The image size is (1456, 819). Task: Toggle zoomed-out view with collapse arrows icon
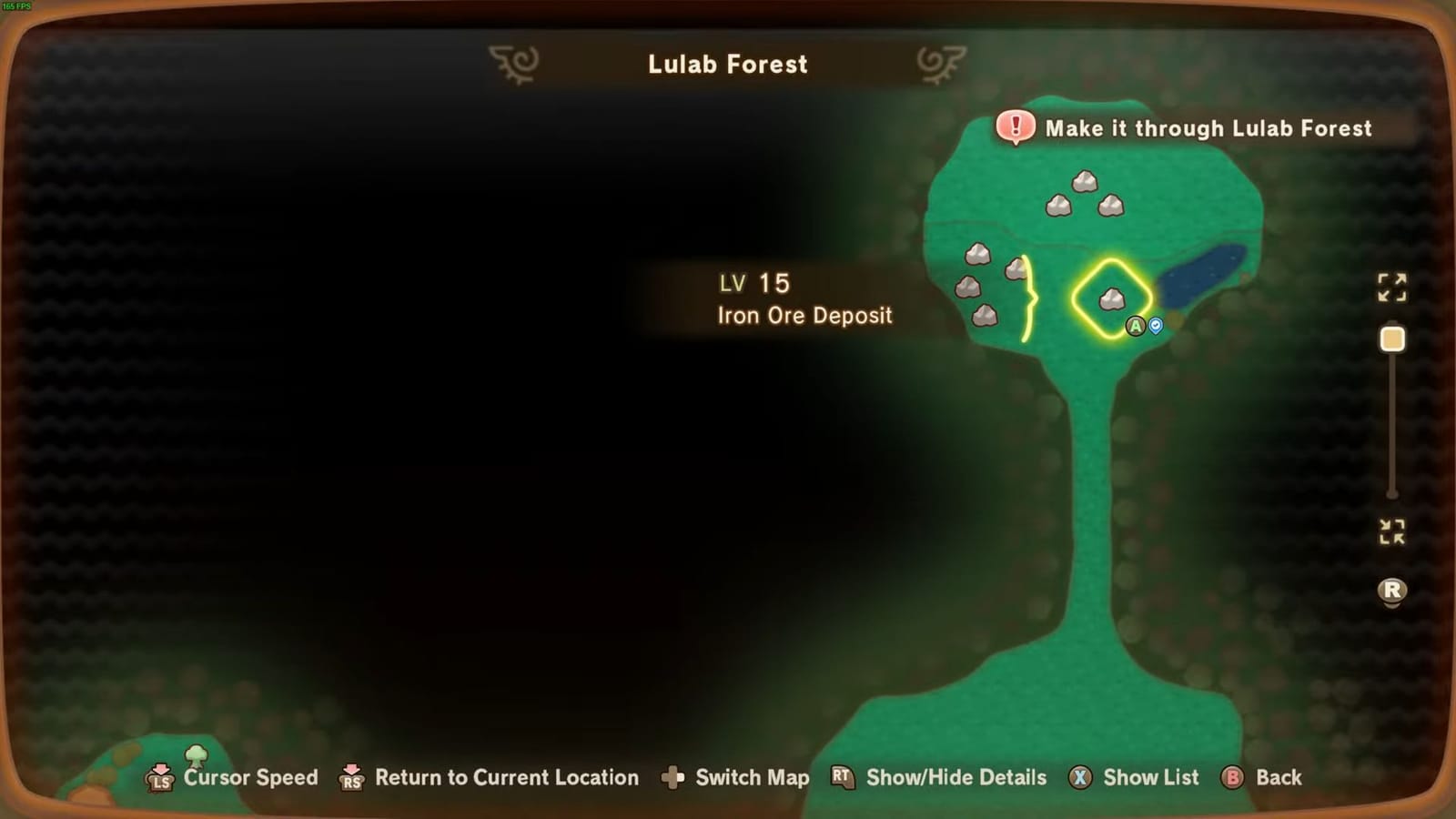[x=1391, y=533]
